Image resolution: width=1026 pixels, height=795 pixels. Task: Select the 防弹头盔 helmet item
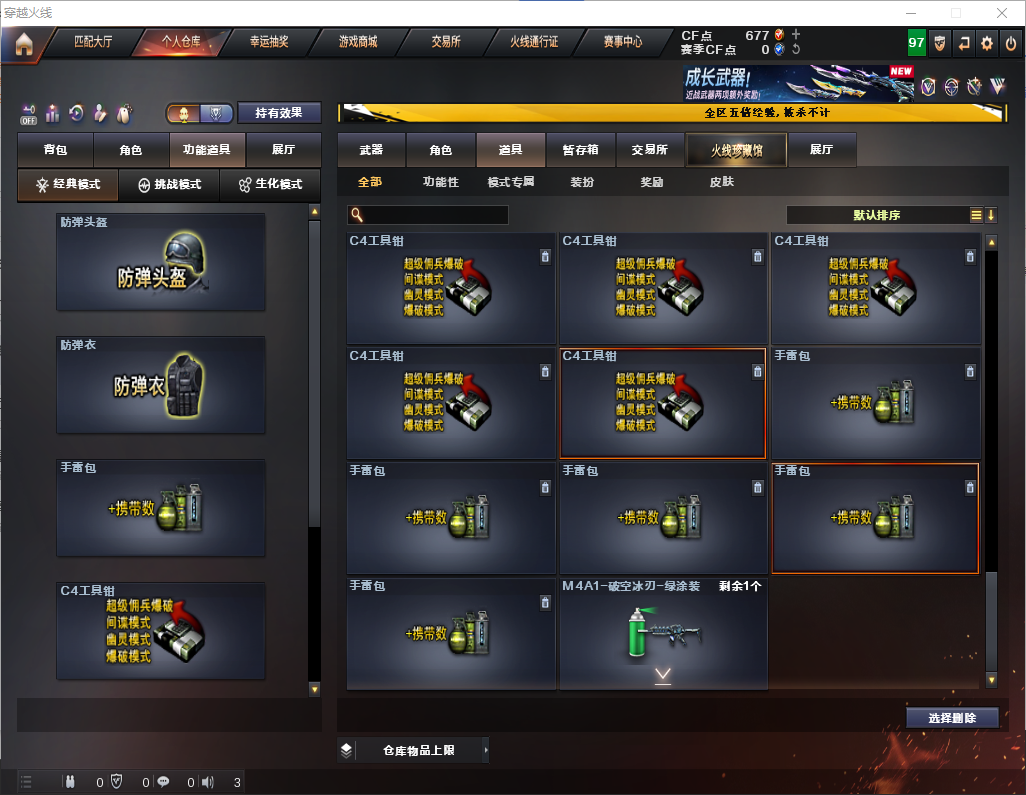161,262
